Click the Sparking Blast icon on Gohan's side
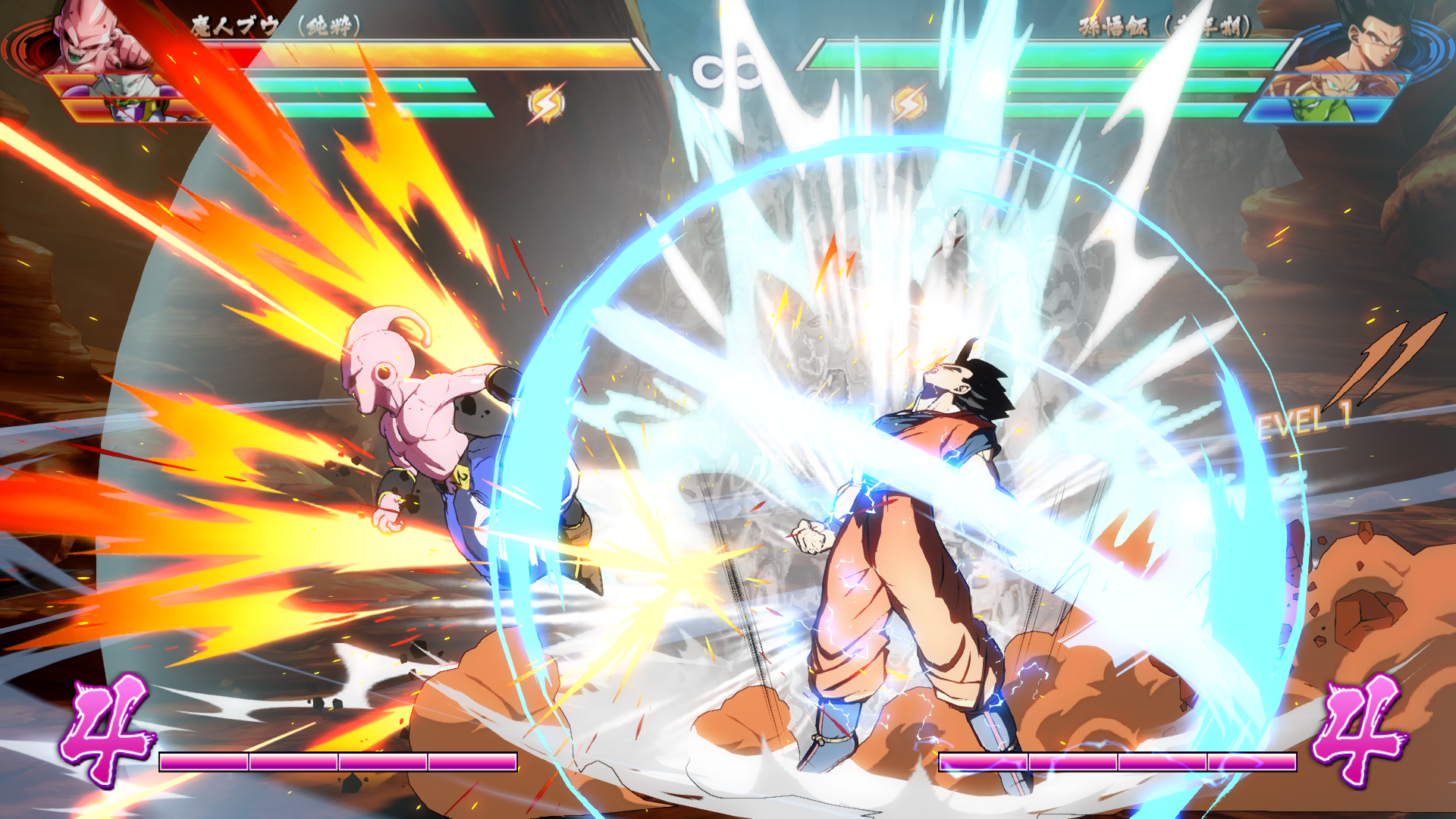This screenshot has width=1456, height=819. pos(908,104)
